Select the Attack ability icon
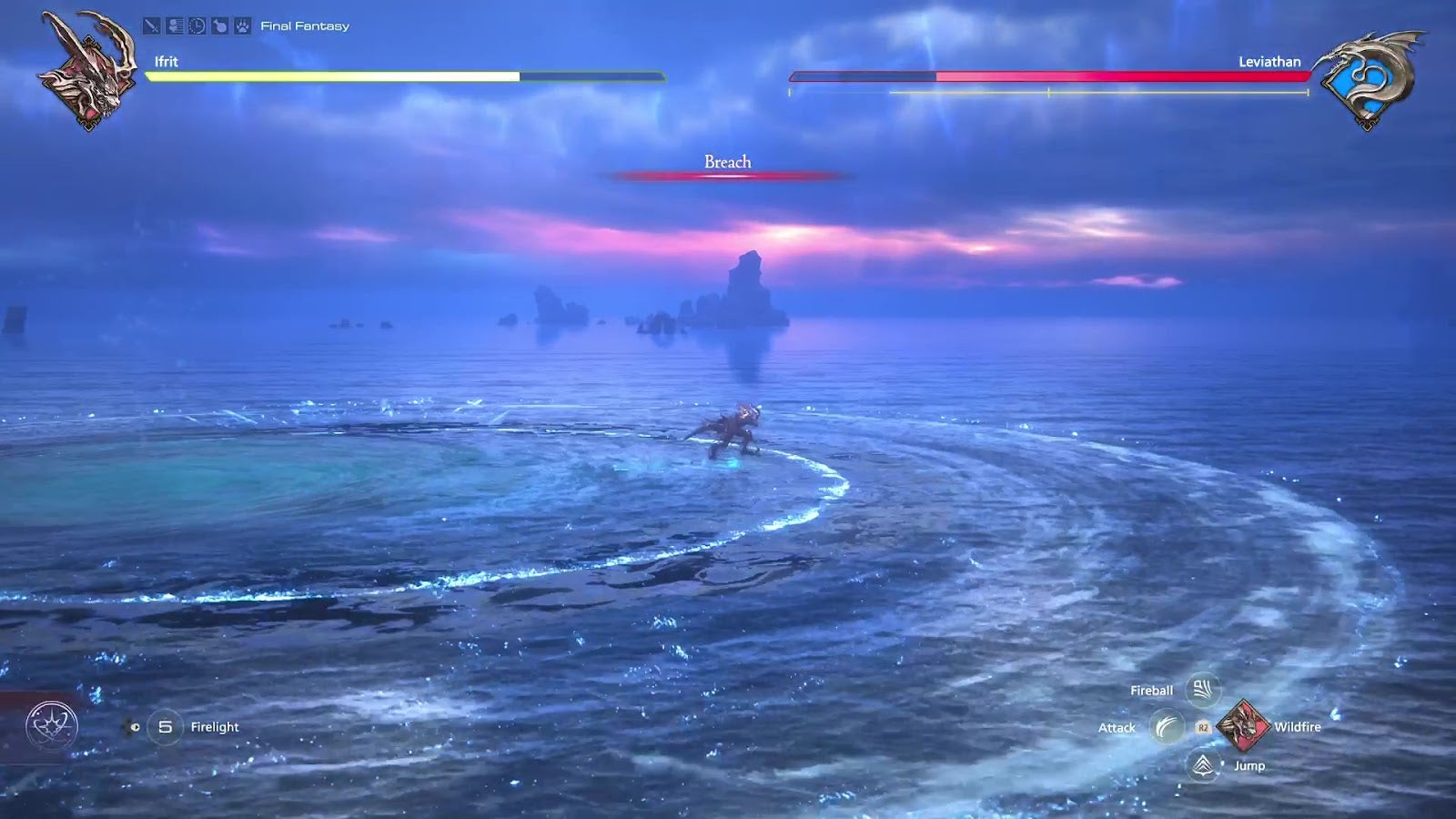 [x=1168, y=727]
